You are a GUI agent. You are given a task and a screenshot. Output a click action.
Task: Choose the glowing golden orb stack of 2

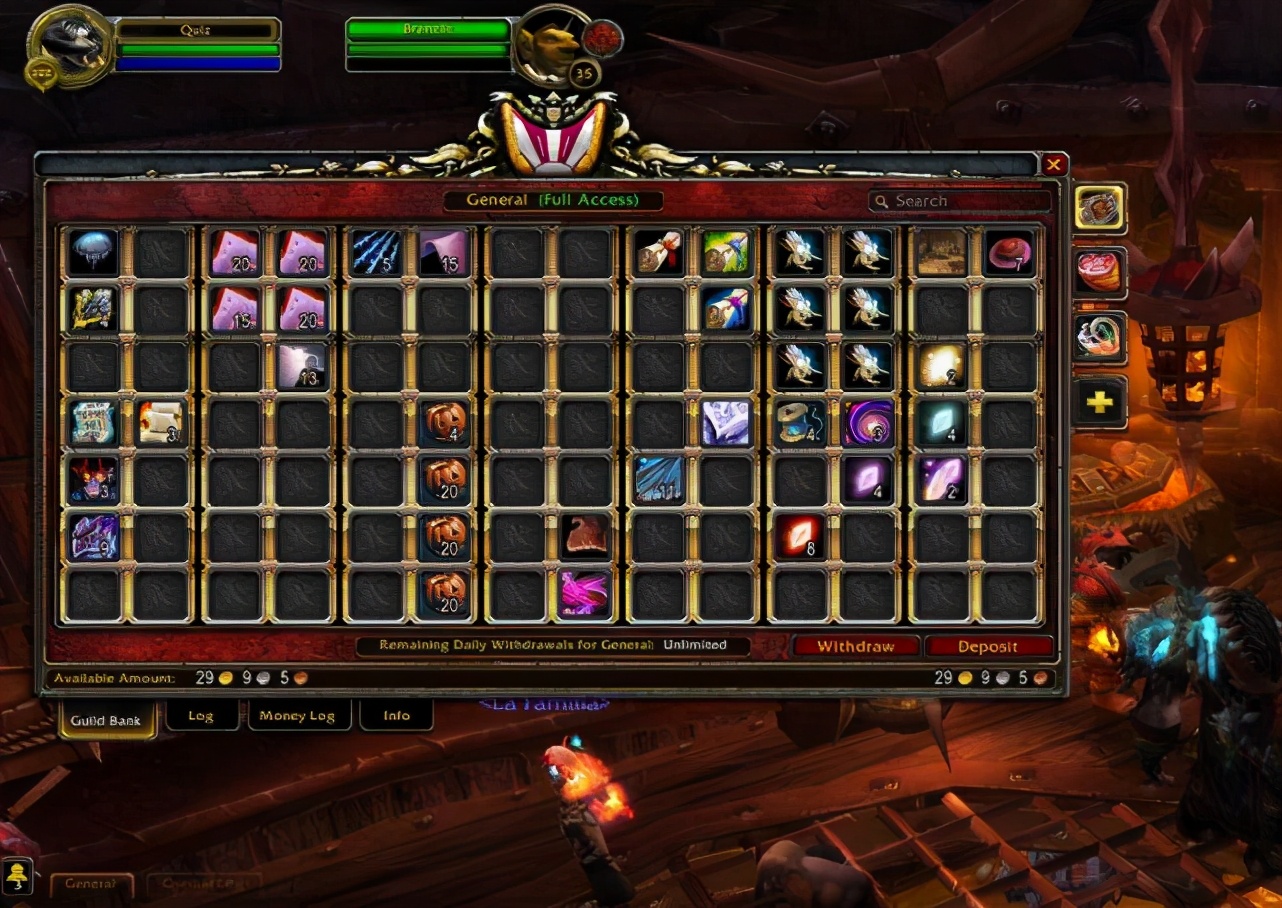point(941,366)
